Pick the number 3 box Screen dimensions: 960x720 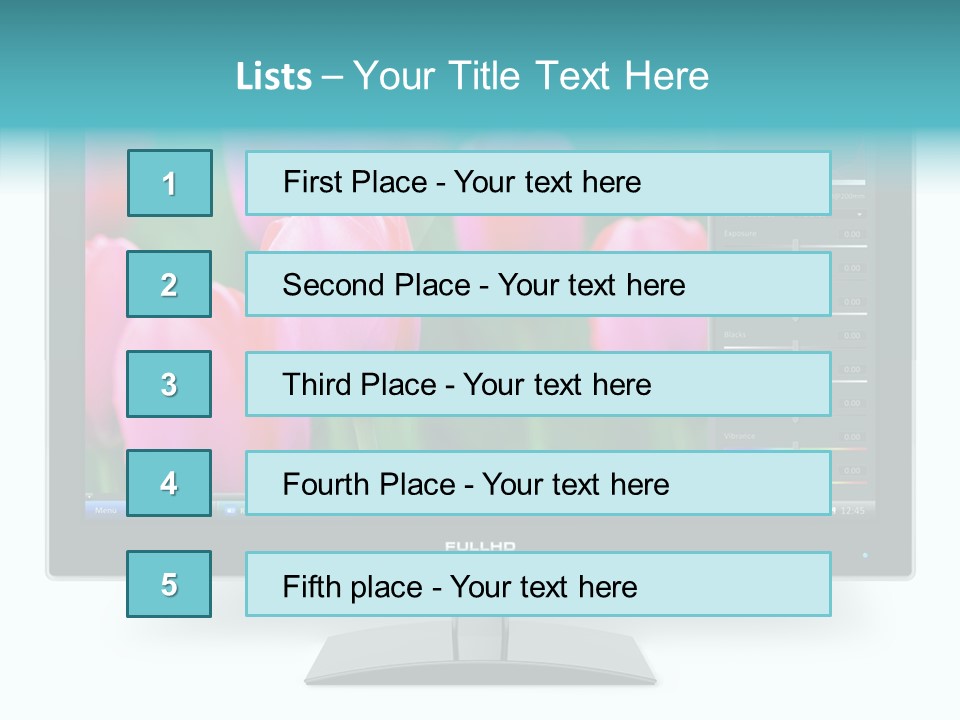coord(169,384)
